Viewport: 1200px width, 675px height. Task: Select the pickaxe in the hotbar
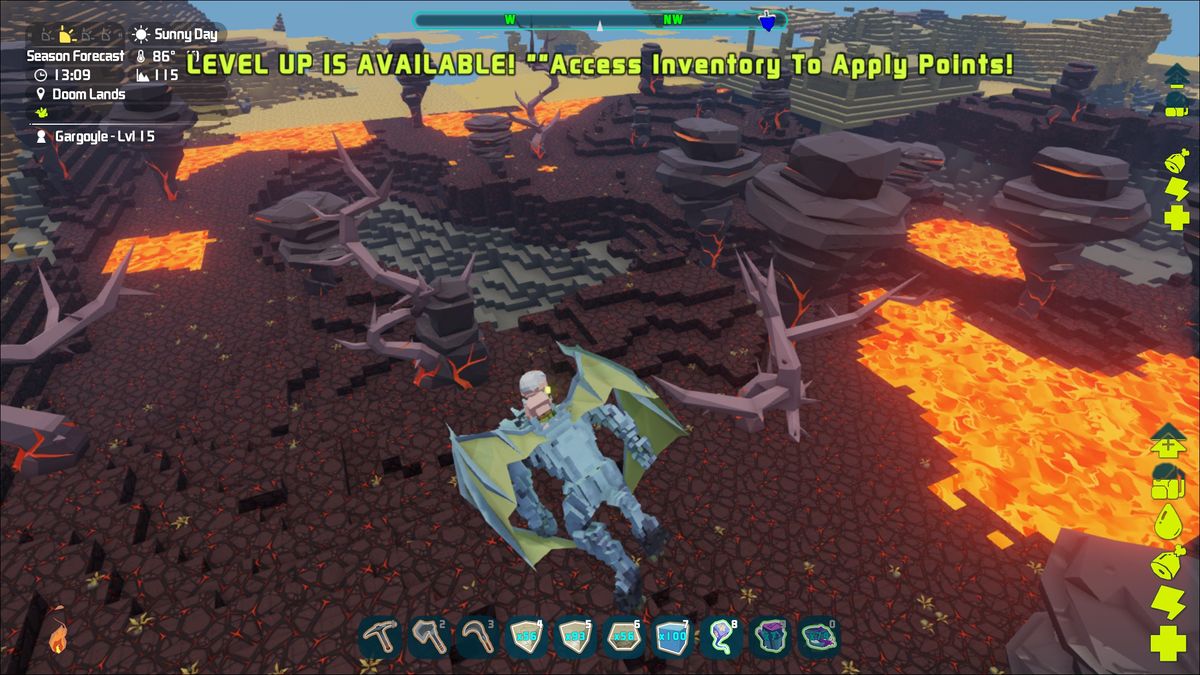pyautogui.click(x=381, y=637)
